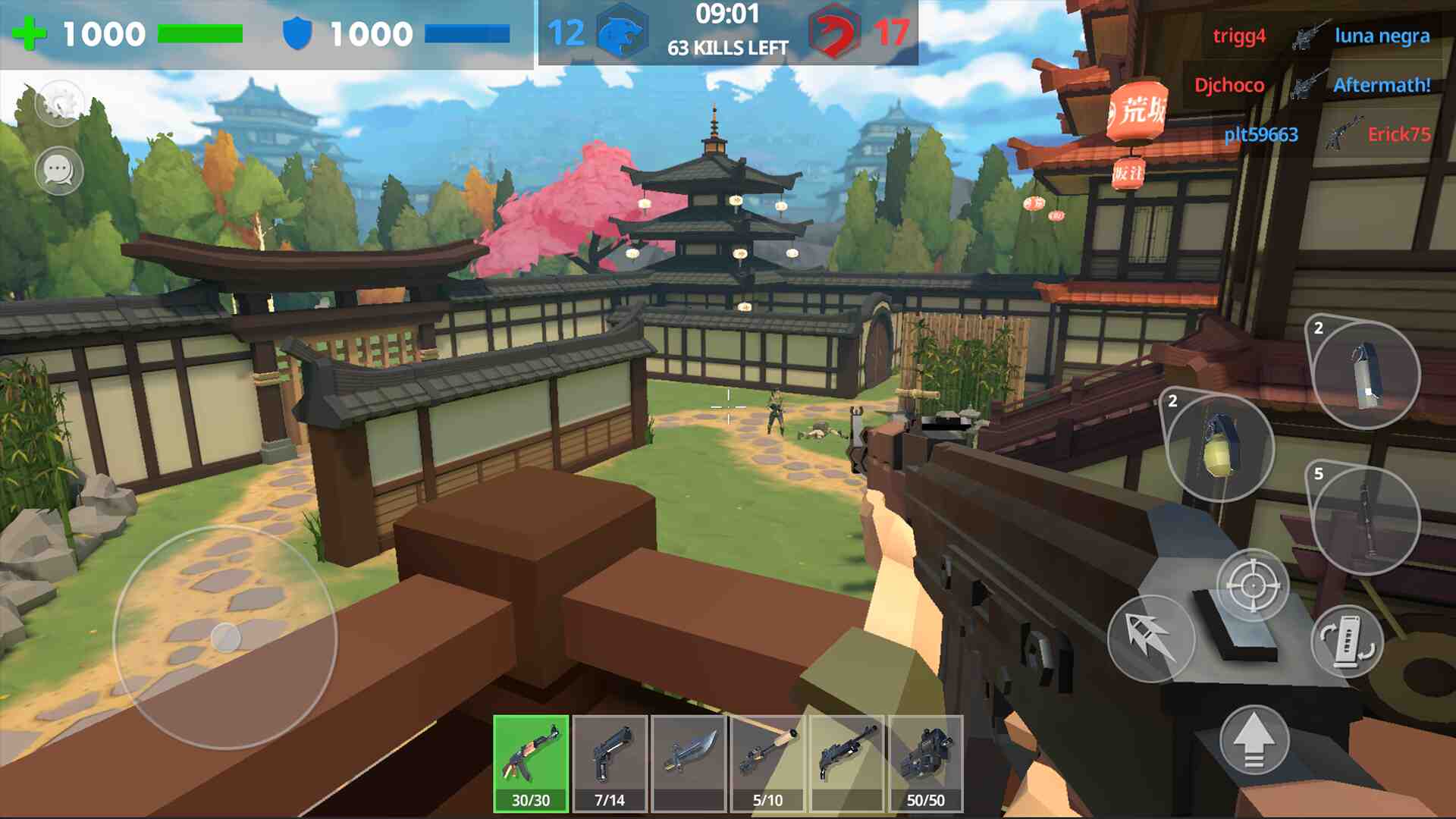Activate the item button with count 5
The image size is (1456, 819).
coord(1365,520)
